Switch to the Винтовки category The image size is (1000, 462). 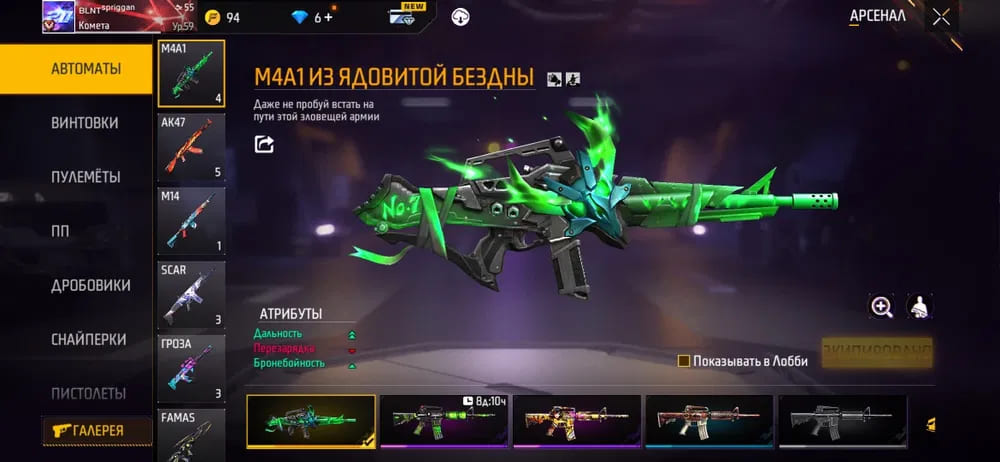(84, 123)
